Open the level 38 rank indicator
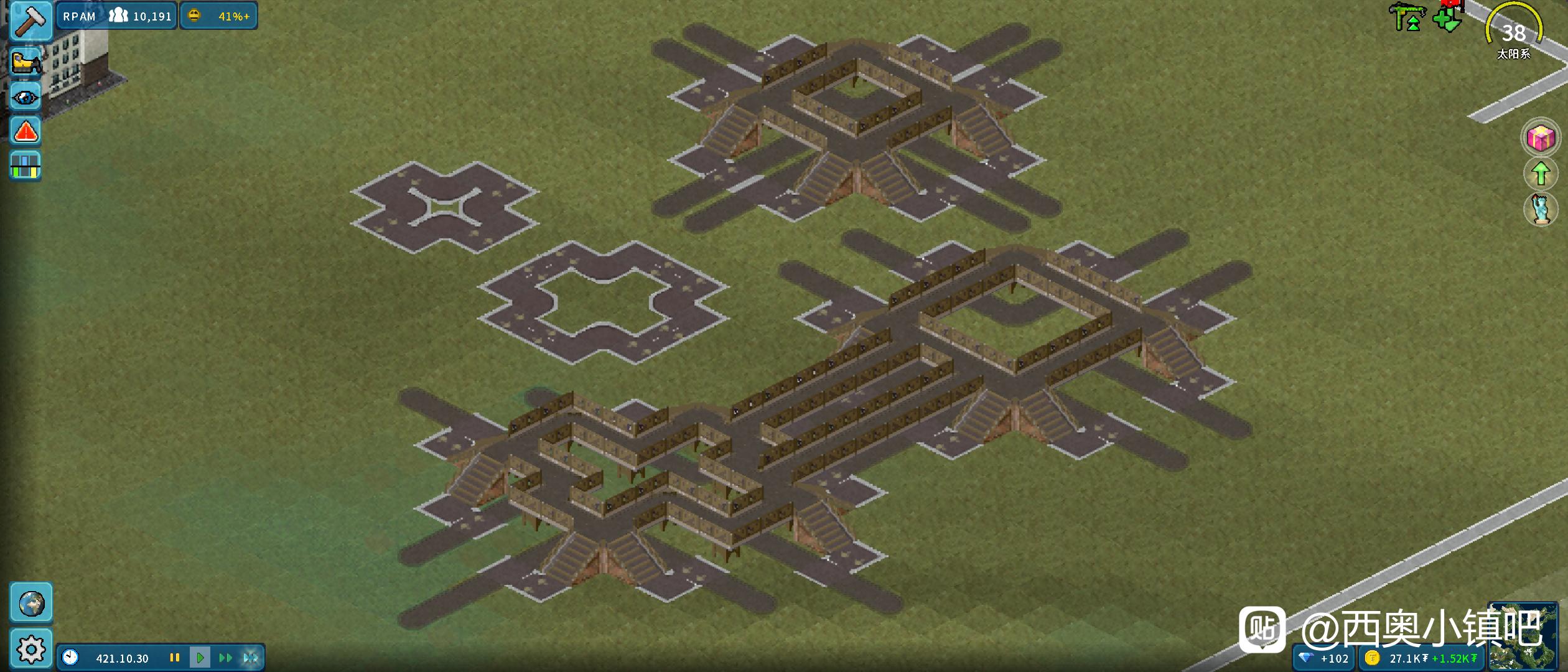This screenshot has height=672, width=1568. pyautogui.click(x=1514, y=32)
